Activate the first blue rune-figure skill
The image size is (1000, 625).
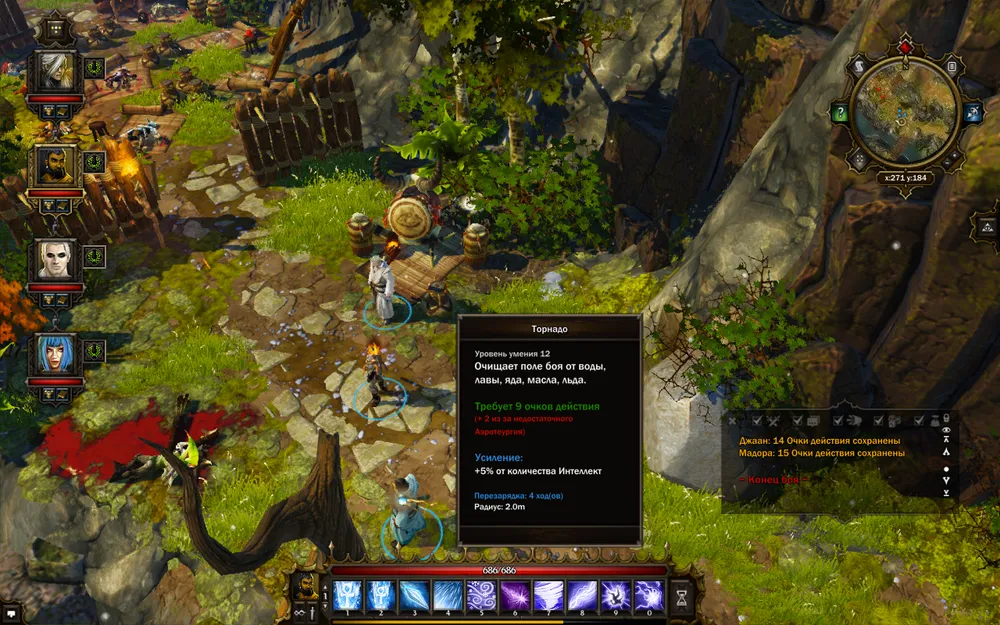[347, 595]
